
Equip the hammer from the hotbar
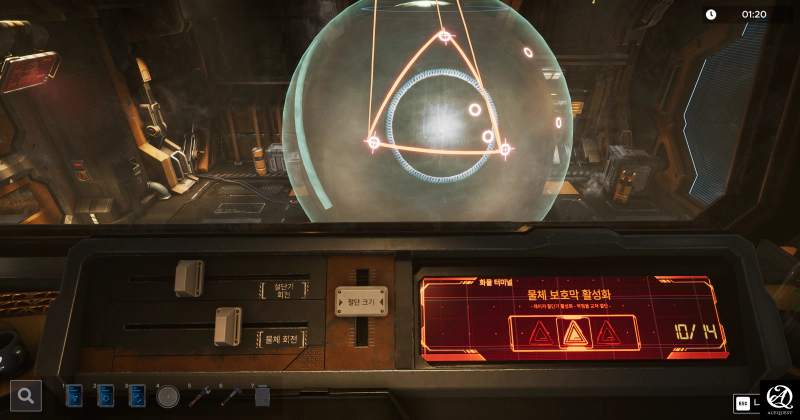click(x=230, y=396)
